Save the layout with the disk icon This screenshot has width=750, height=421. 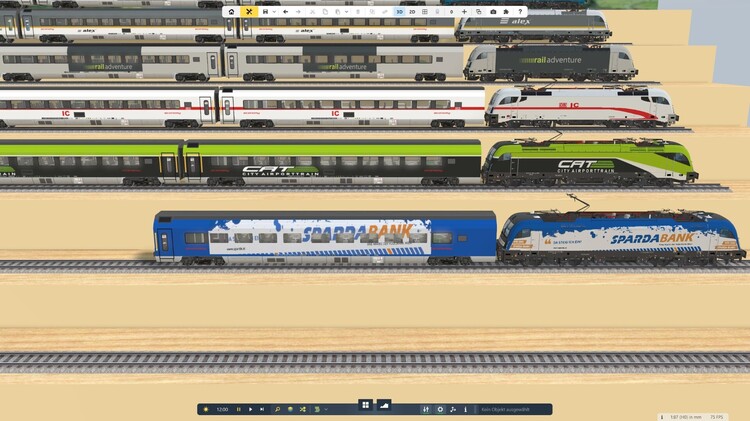tap(264, 11)
